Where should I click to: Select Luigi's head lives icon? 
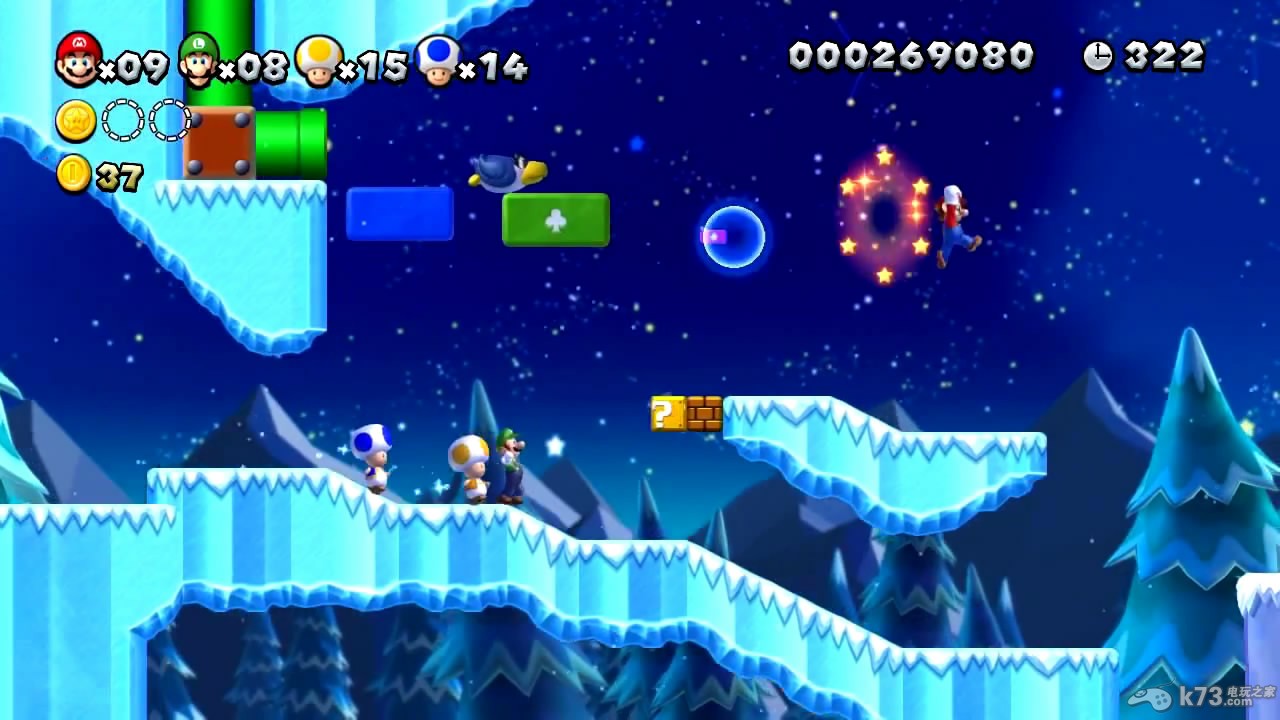[x=198, y=60]
